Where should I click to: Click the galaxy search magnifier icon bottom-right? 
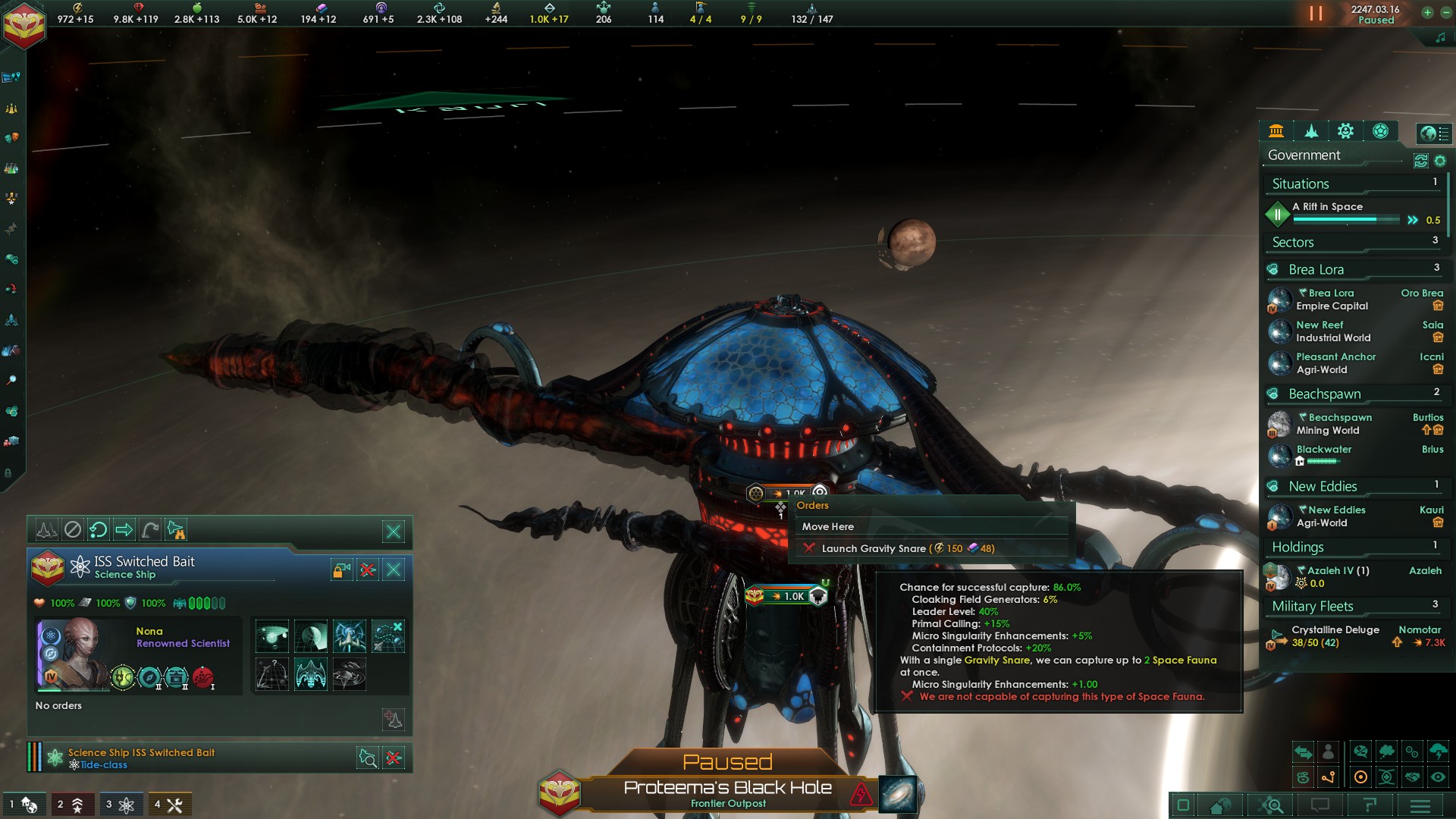click(1271, 805)
